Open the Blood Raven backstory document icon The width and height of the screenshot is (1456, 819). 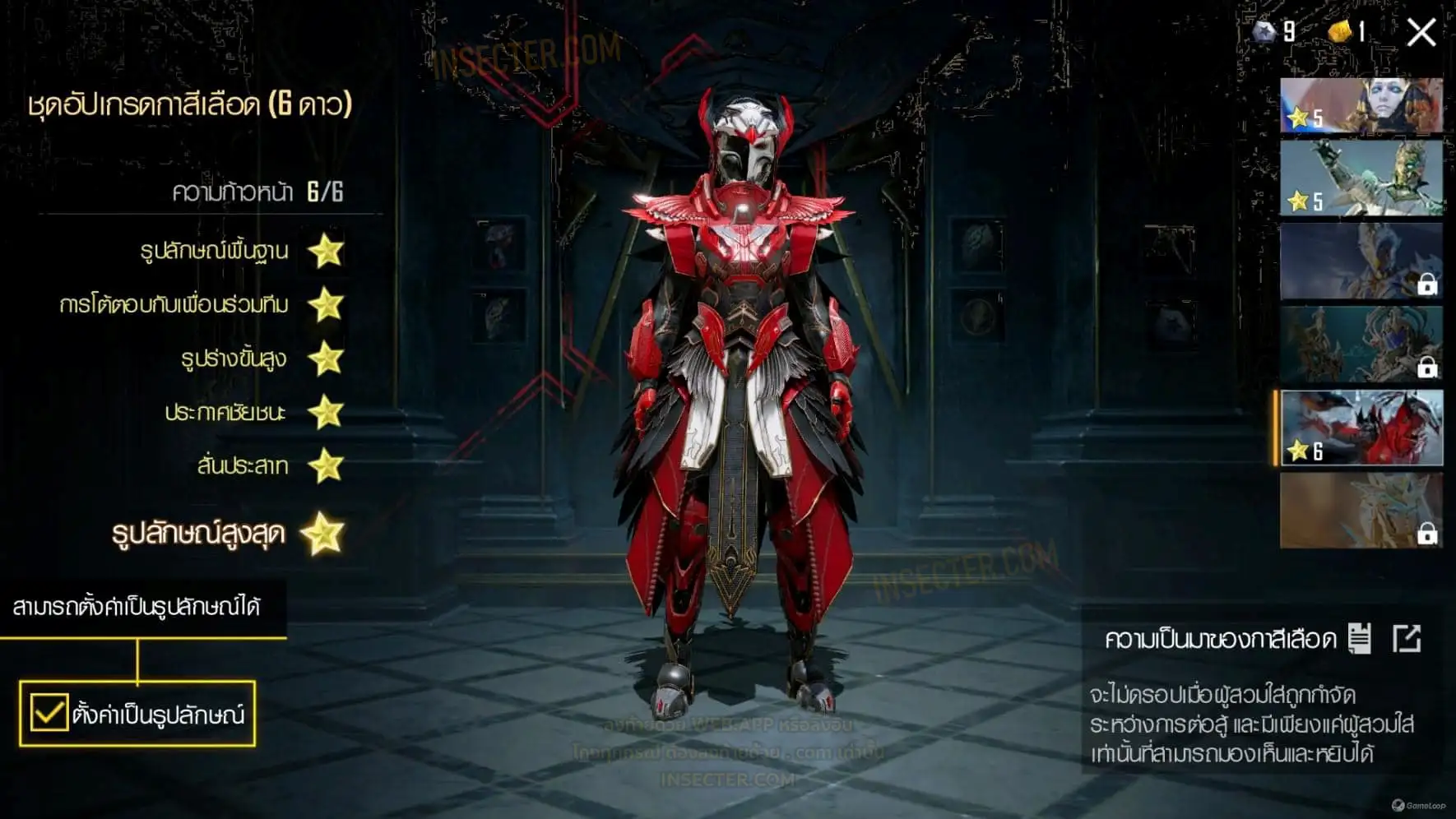click(1359, 638)
